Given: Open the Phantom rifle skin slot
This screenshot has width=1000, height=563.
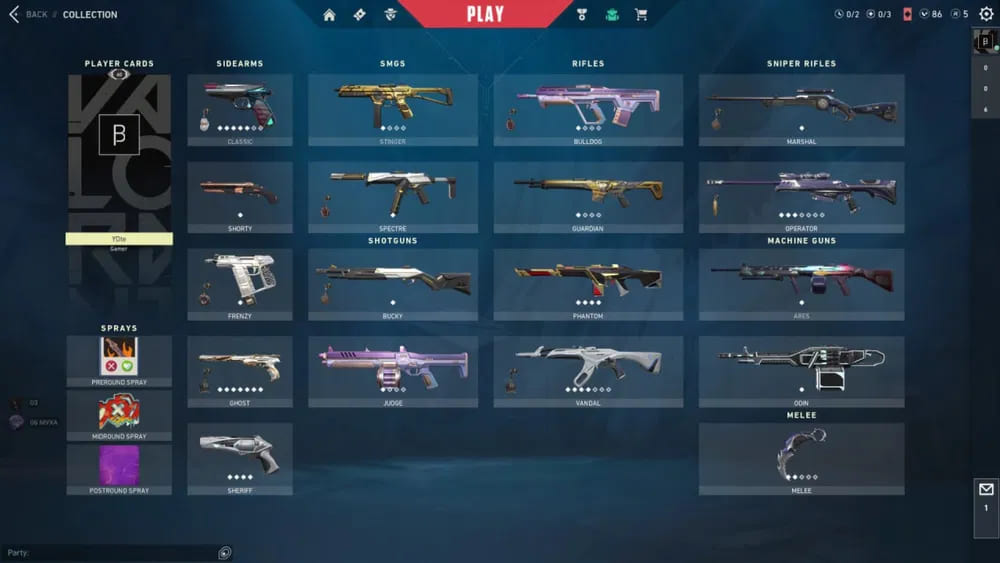Looking at the screenshot, I should pos(588,283).
